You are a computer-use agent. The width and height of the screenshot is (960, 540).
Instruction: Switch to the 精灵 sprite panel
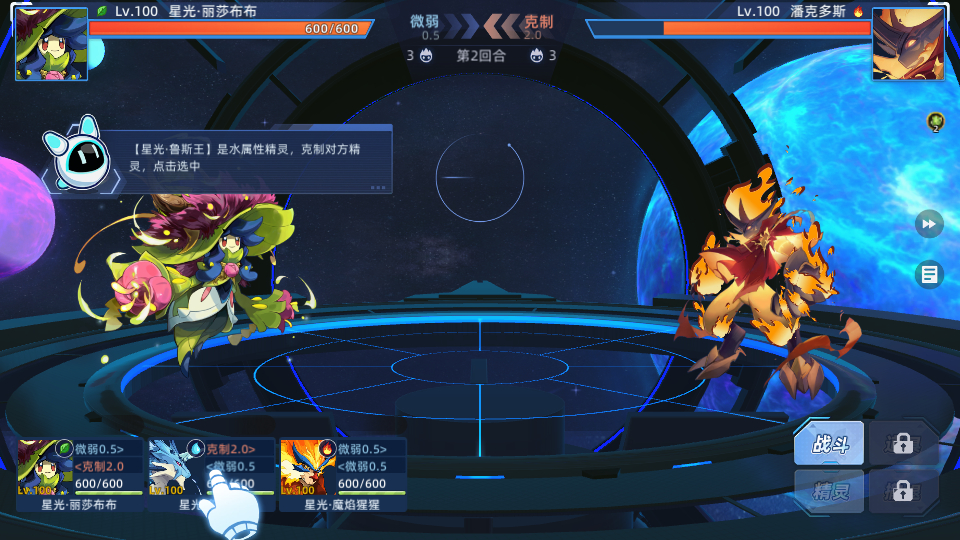click(x=829, y=492)
